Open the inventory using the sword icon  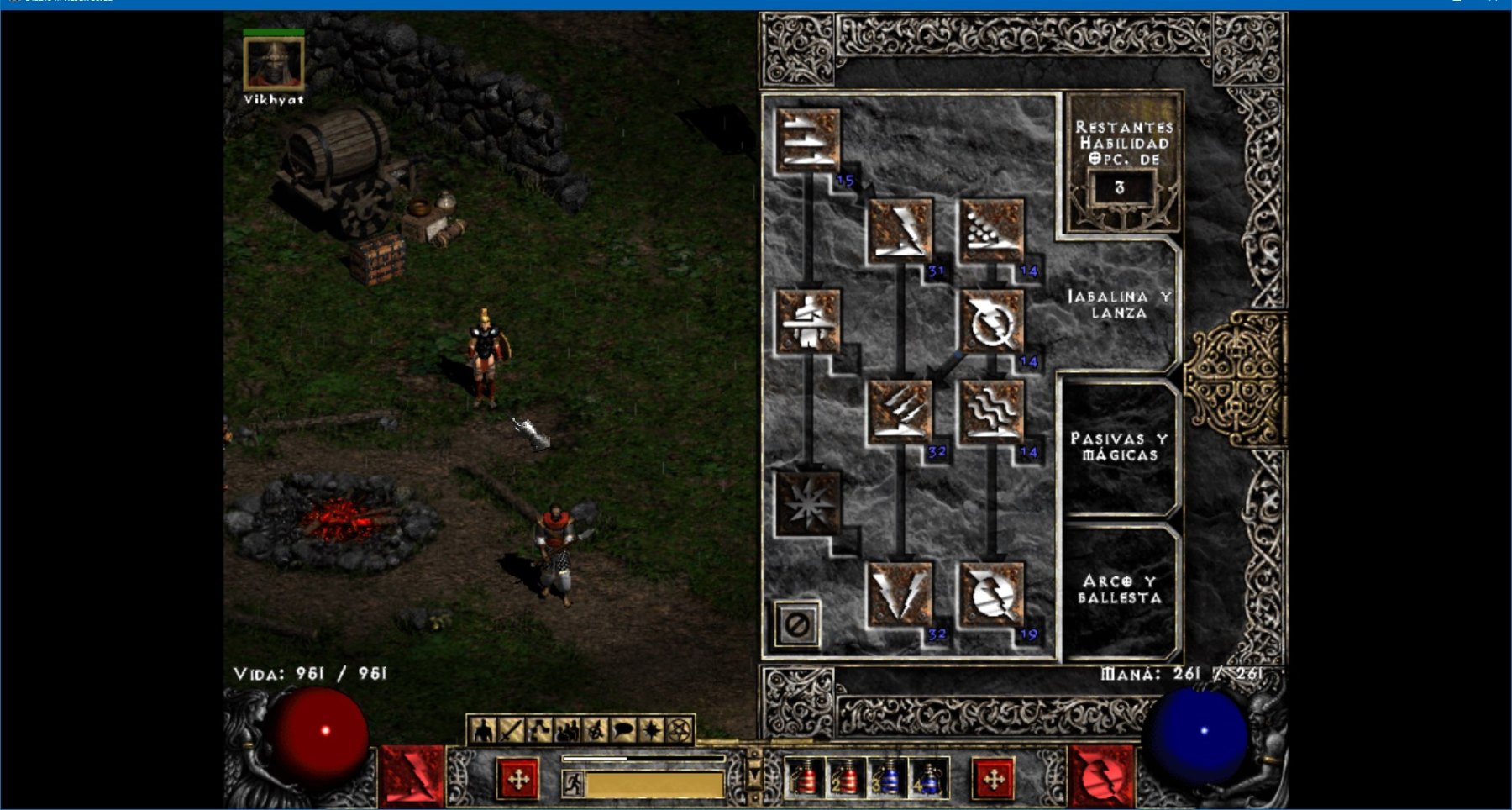[511, 732]
